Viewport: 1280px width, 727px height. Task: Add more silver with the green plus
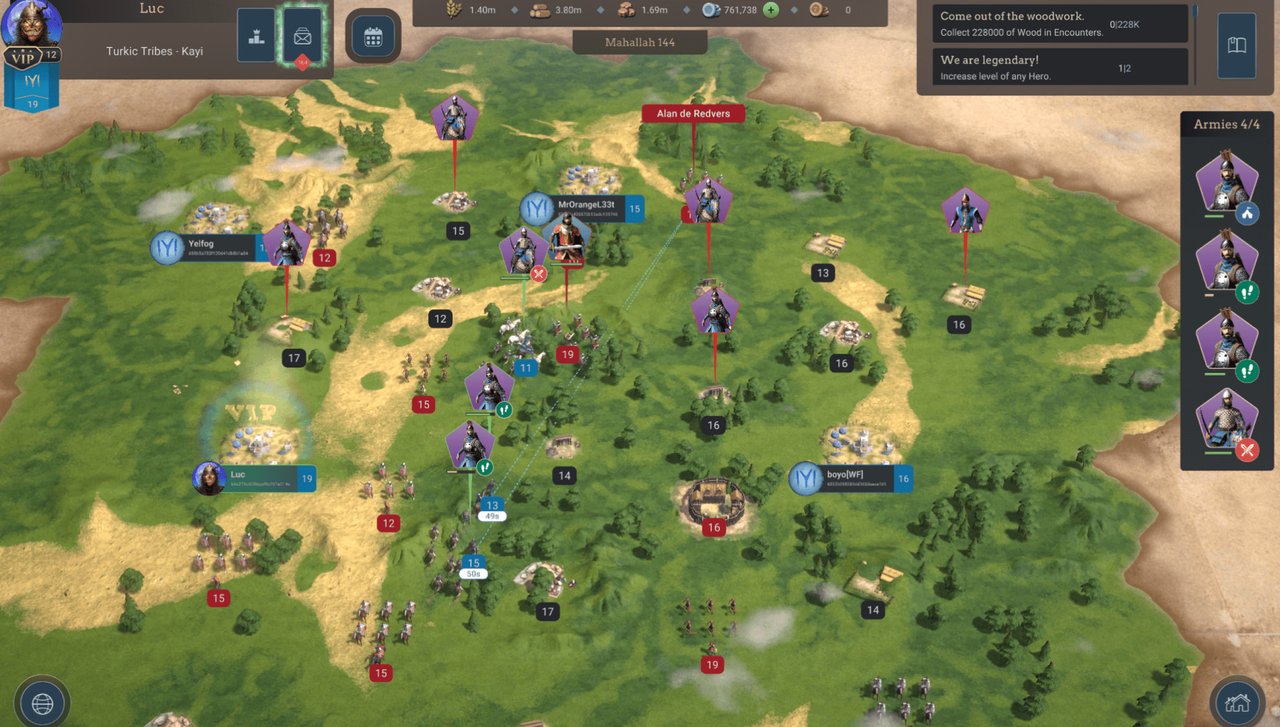coord(771,10)
